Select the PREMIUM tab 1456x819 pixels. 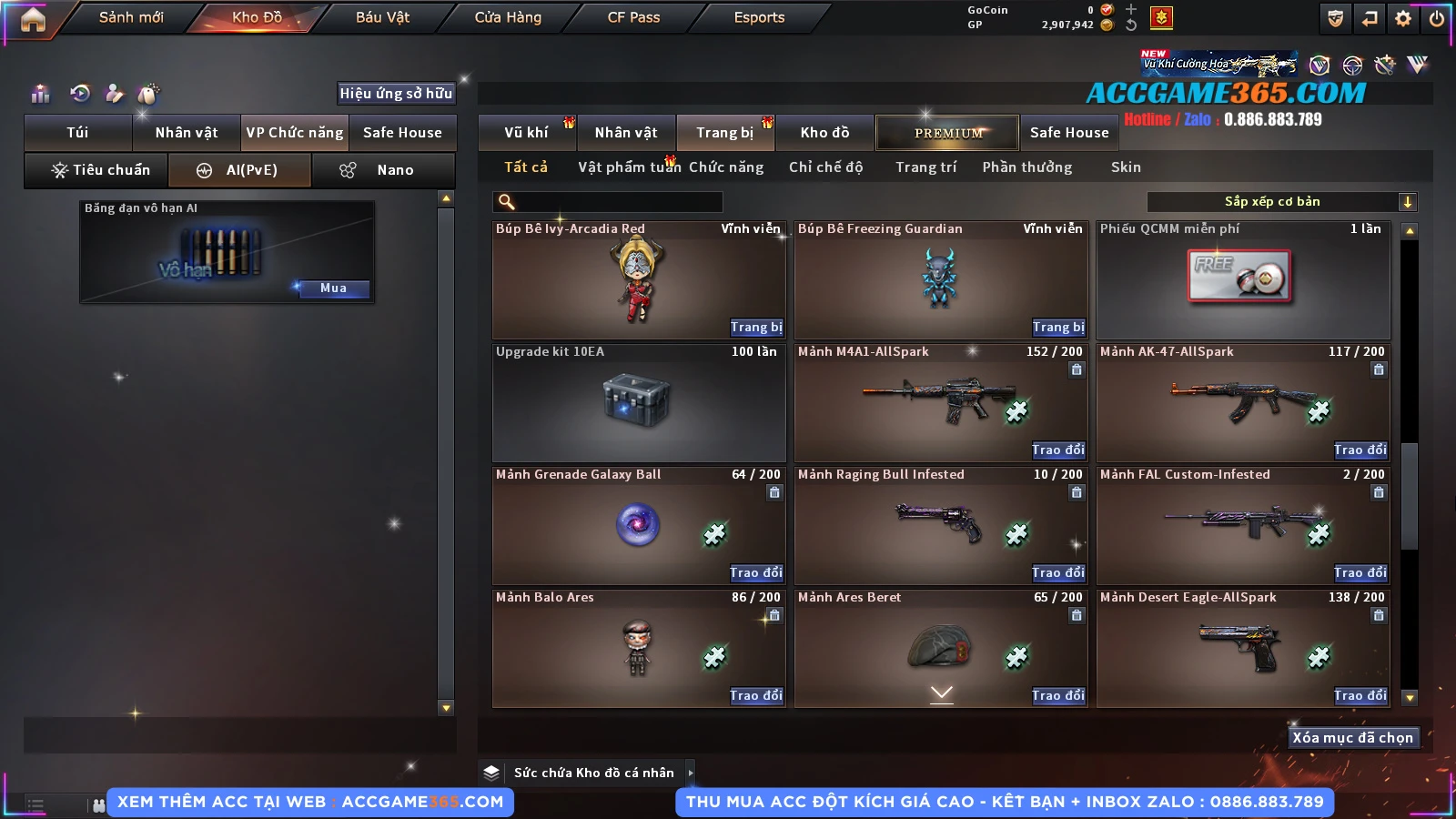coord(948,133)
